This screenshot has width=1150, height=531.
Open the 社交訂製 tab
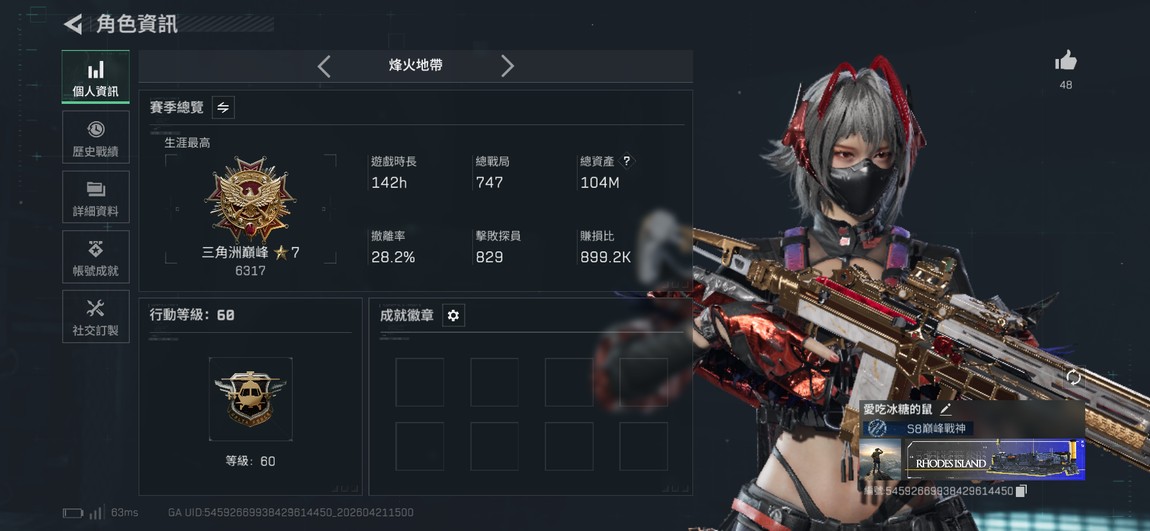[x=96, y=316]
